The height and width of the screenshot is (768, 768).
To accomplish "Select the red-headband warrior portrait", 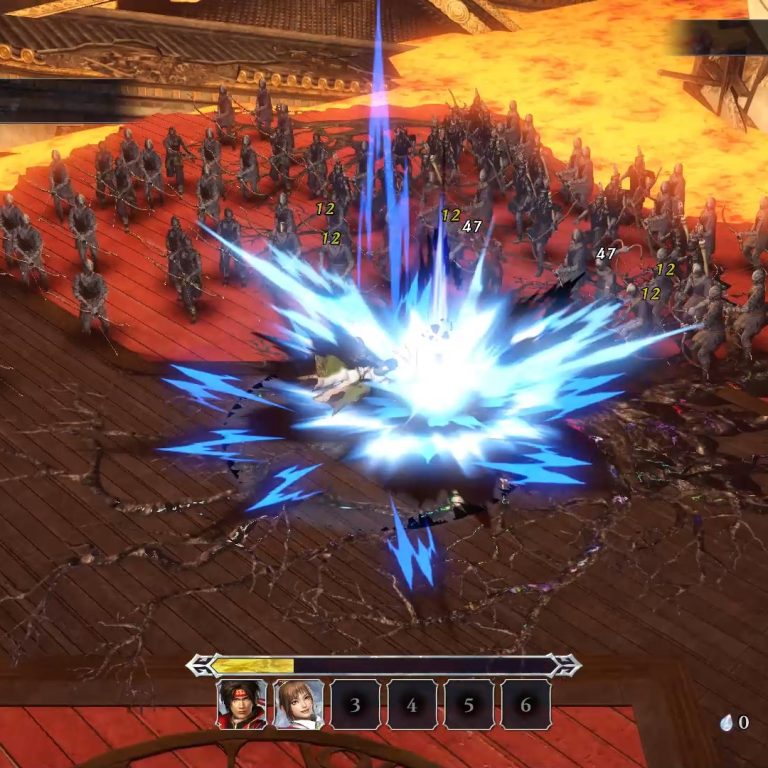I will point(242,704).
